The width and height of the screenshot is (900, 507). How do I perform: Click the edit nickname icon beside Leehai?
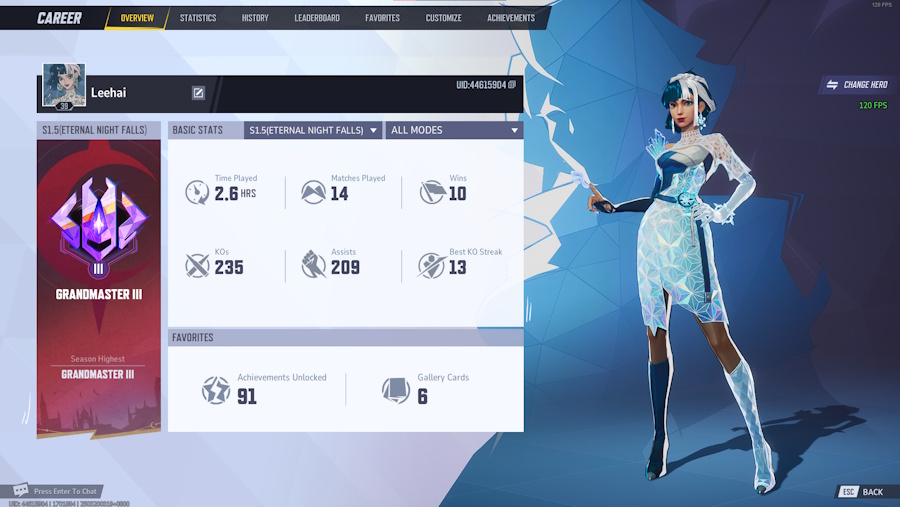(198, 93)
